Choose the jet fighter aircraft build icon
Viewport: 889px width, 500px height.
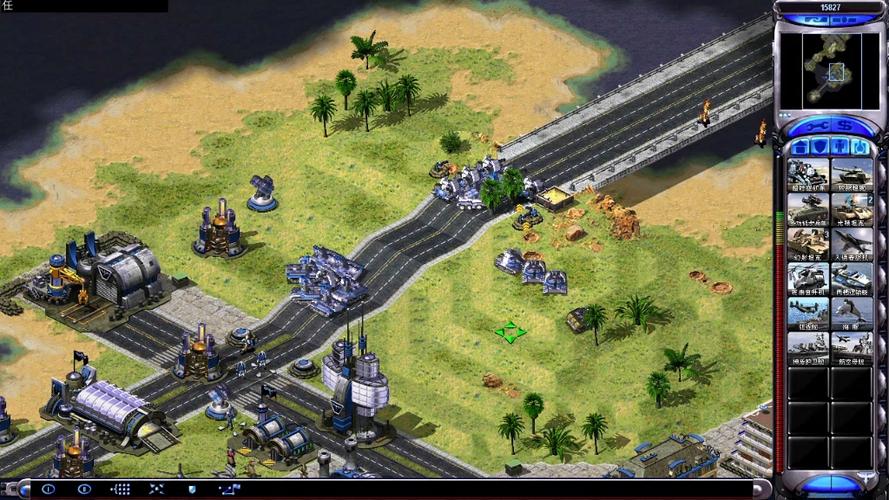click(x=851, y=243)
